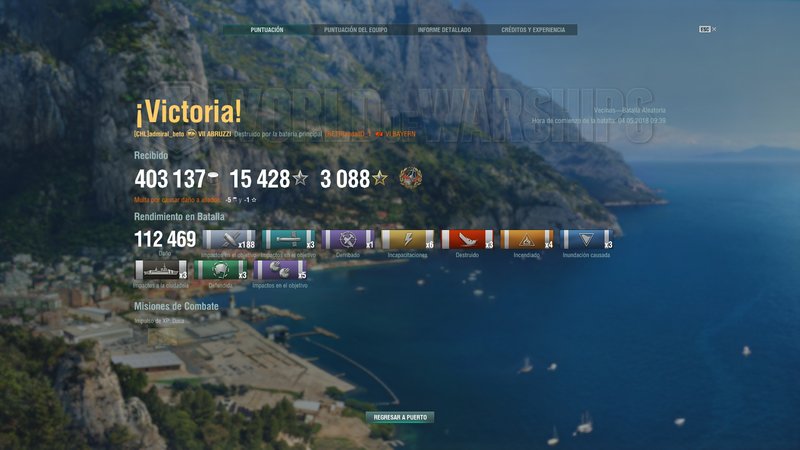Show the Informe Detallado tab
The image size is (800, 450).
click(444, 30)
